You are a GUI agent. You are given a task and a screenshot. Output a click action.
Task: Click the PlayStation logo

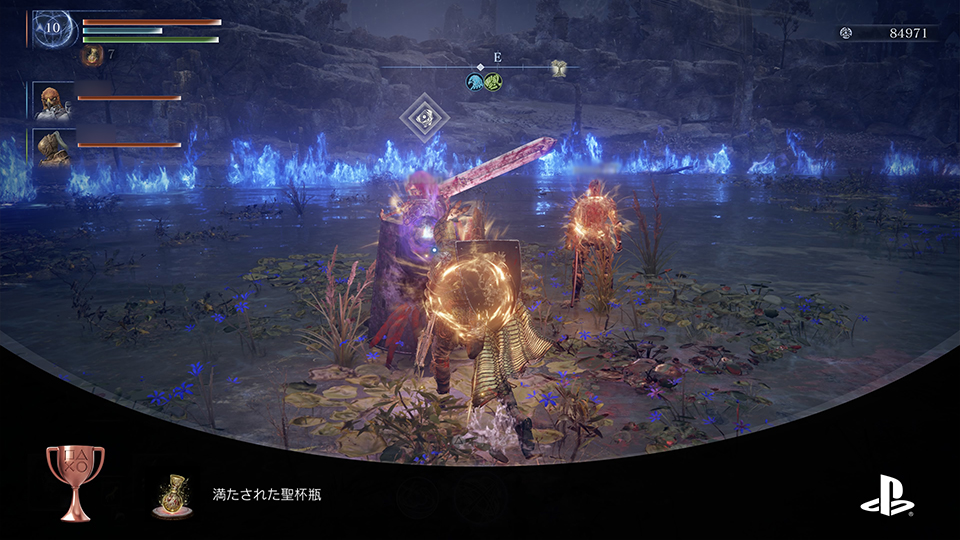(886, 493)
